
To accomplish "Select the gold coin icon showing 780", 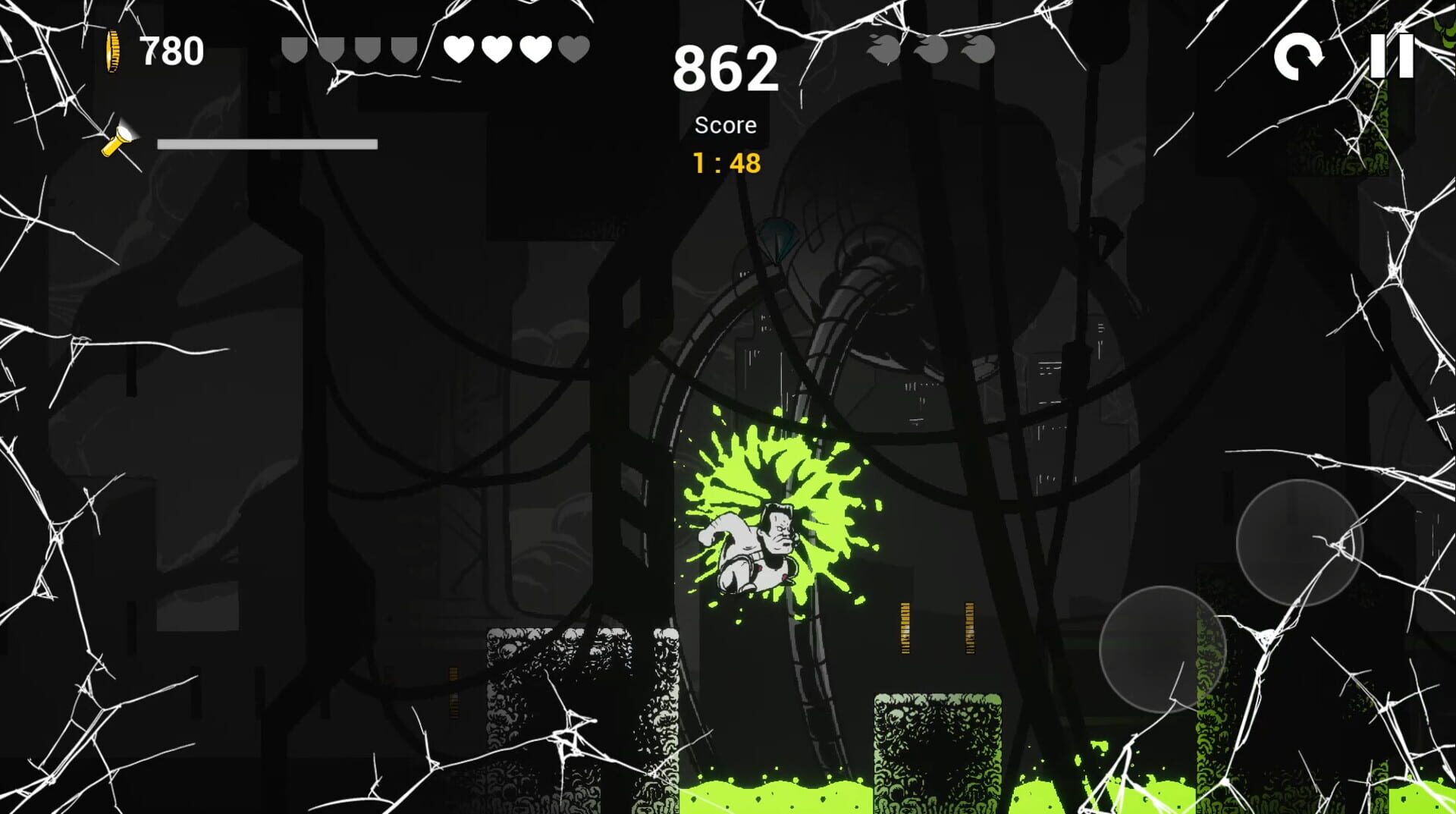I will coord(114,50).
